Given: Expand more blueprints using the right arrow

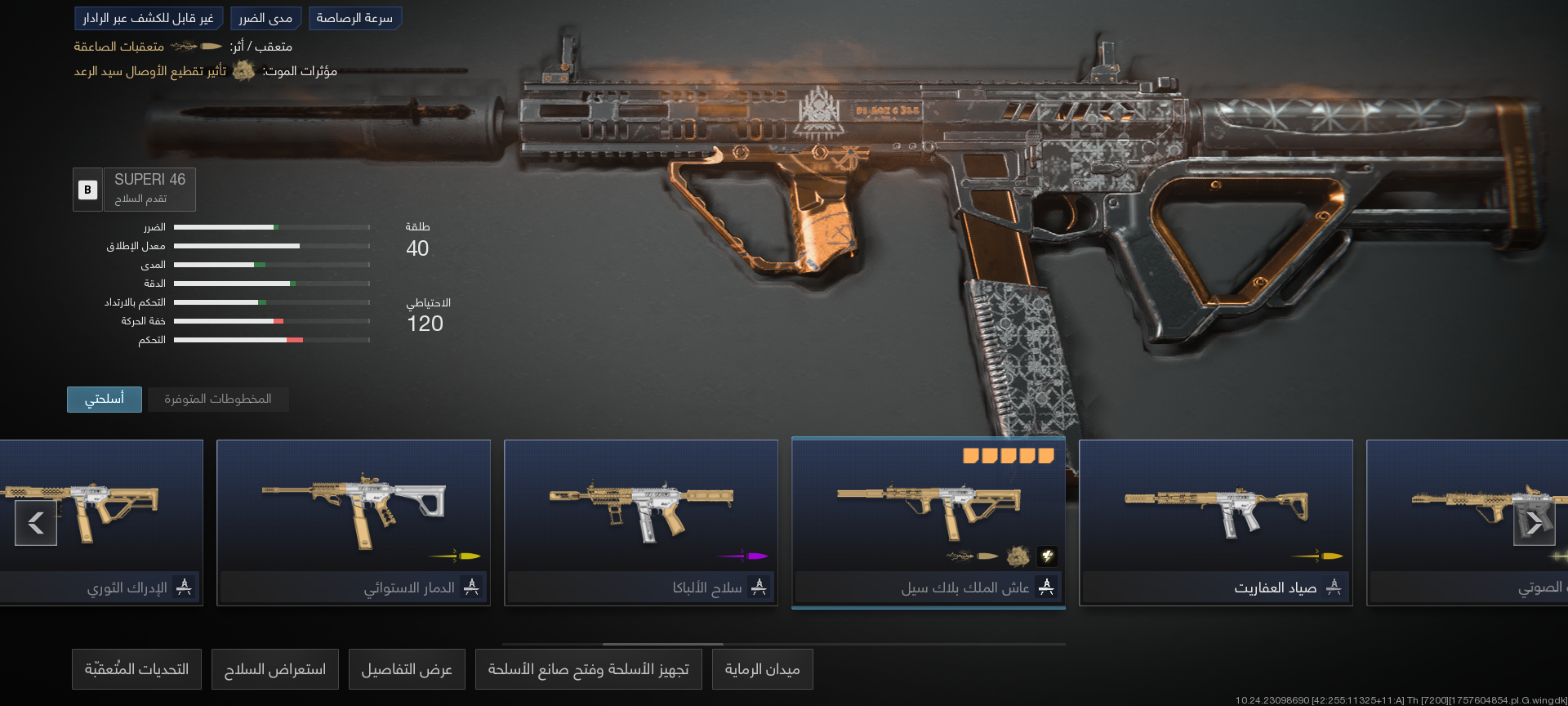Looking at the screenshot, I should 1535,523.
